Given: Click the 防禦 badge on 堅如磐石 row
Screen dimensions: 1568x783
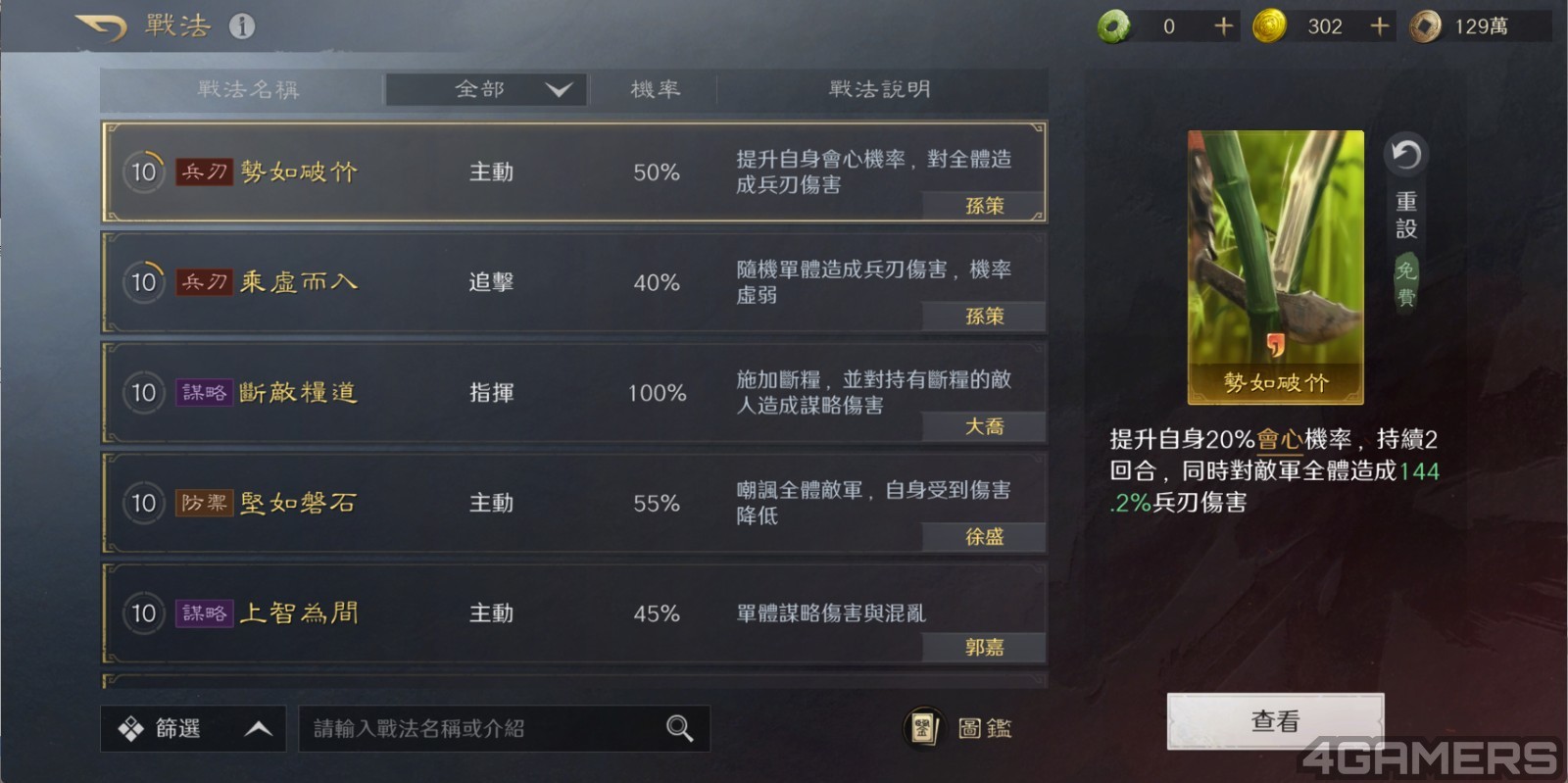Looking at the screenshot, I should (x=203, y=503).
